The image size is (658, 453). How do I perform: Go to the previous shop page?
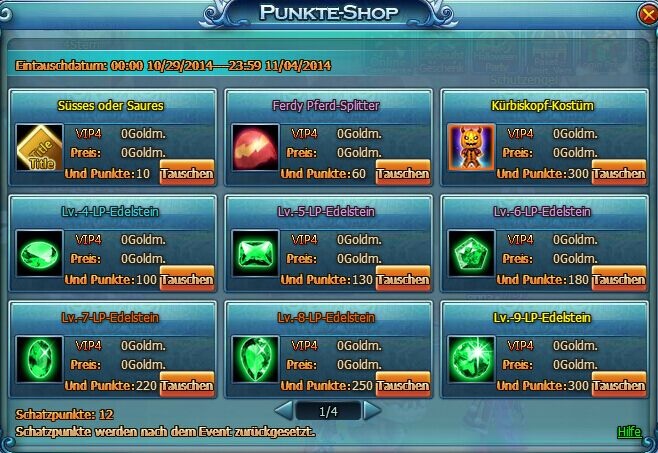coord(283,410)
